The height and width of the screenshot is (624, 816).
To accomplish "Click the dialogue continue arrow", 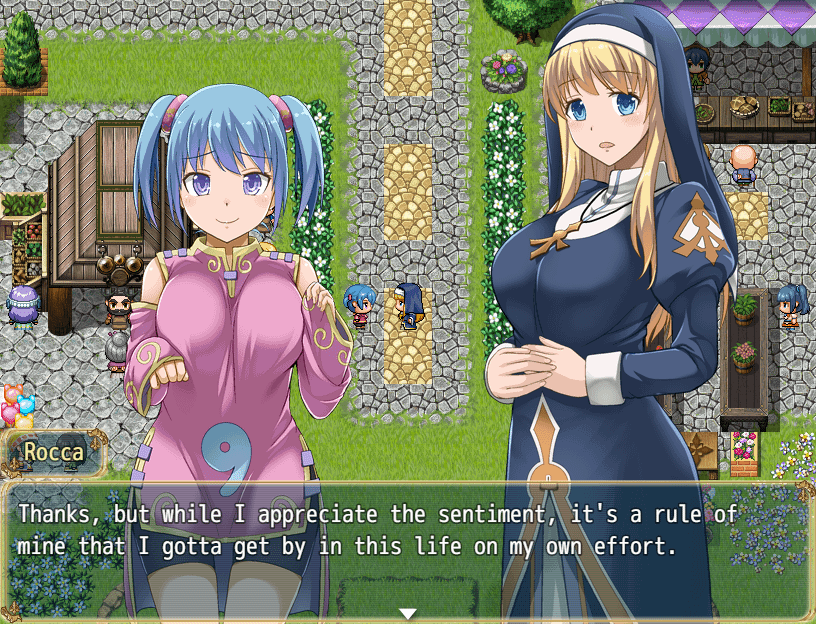I will click(x=407, y=612).
